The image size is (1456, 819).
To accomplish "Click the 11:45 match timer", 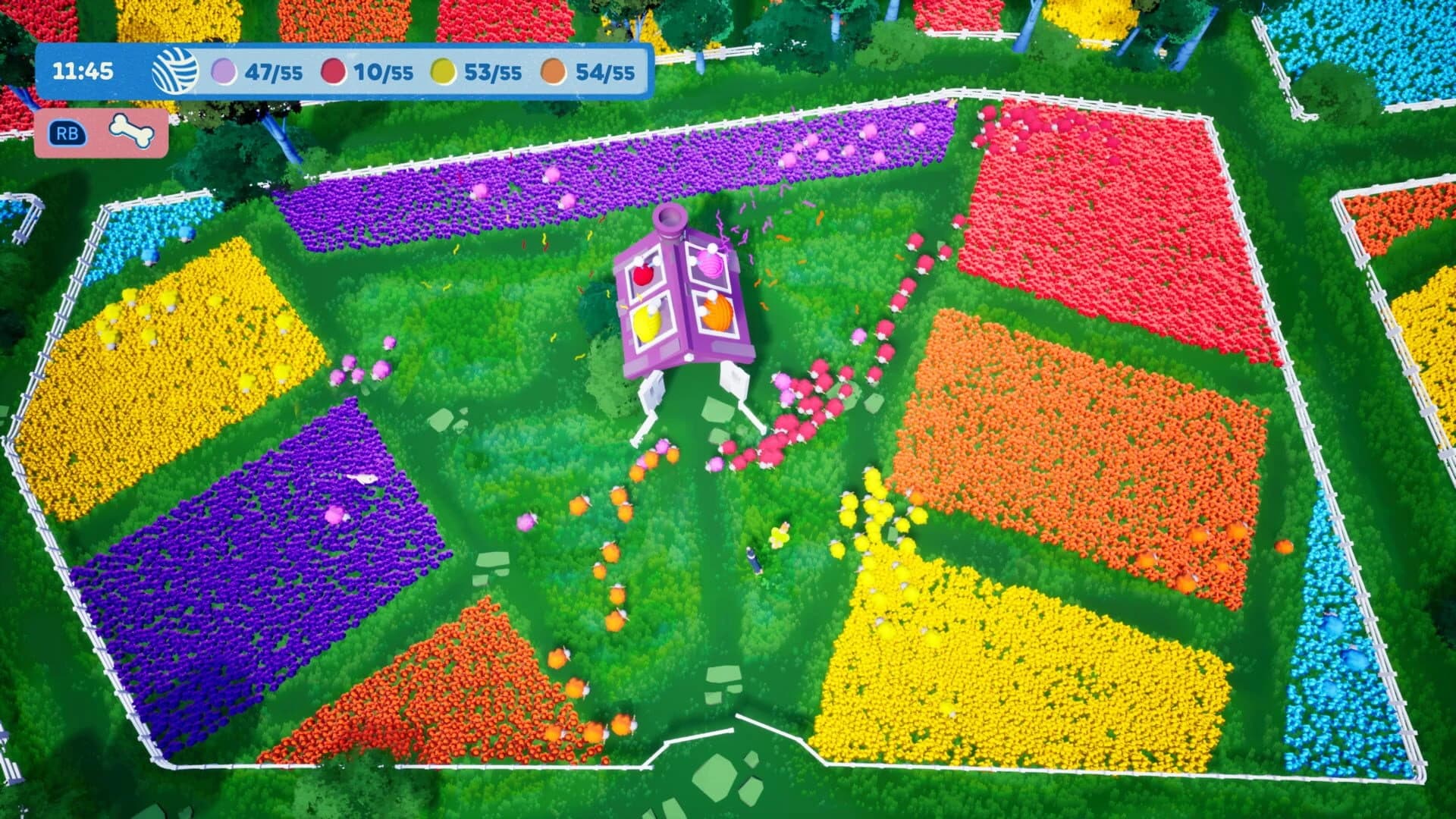I will point(83,72).
